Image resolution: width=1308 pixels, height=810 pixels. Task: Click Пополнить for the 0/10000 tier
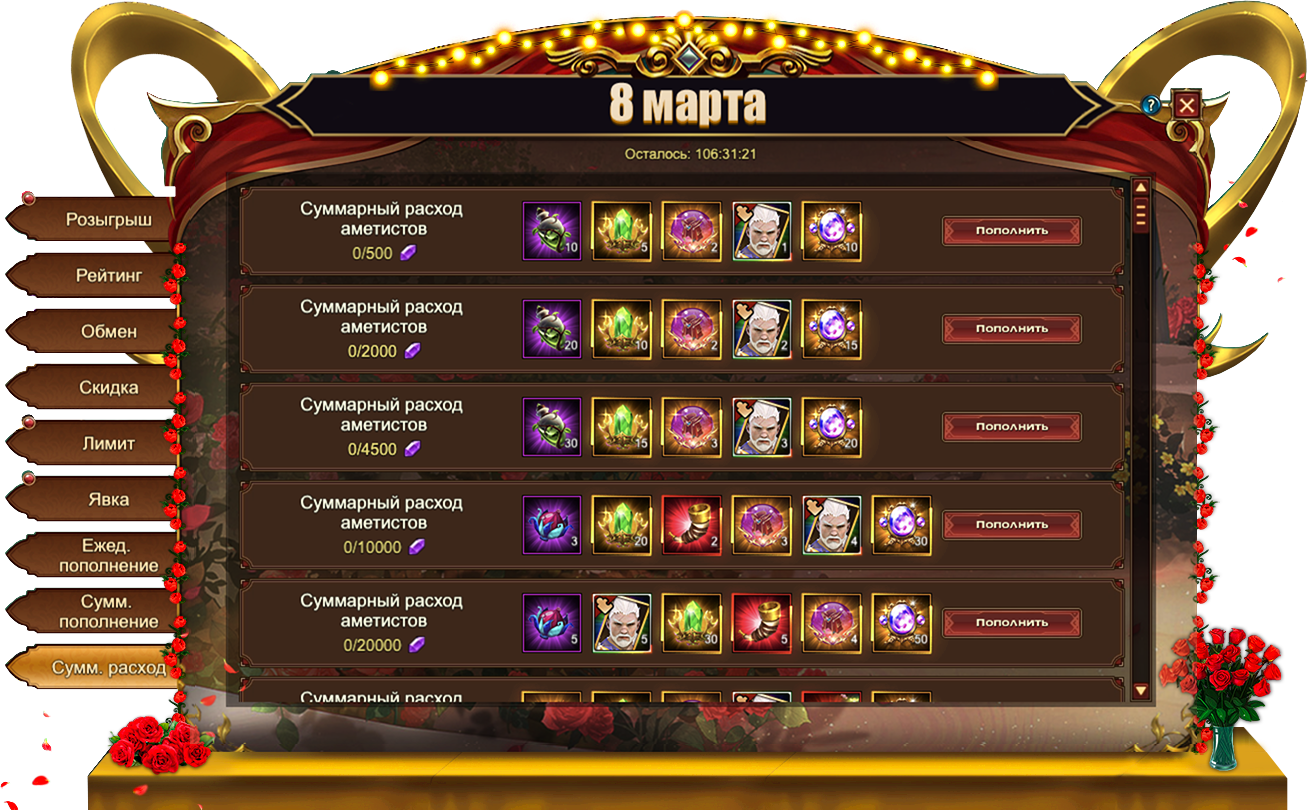tap(1011, 525)
